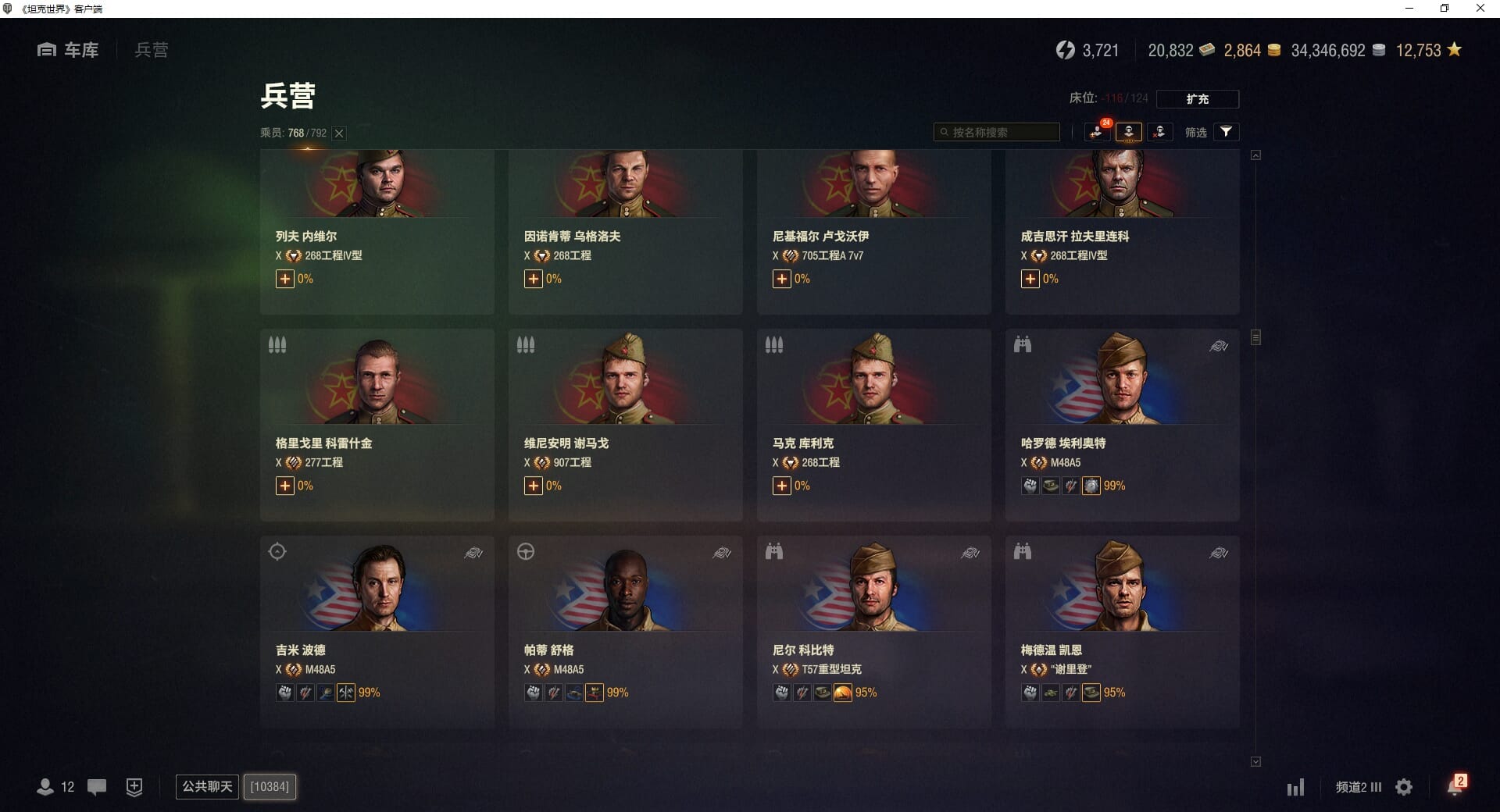Select driver card 帕蒂 舒格
This screenshot has height=812, width=1500.
pyautogui.click(x=625, y=631)
